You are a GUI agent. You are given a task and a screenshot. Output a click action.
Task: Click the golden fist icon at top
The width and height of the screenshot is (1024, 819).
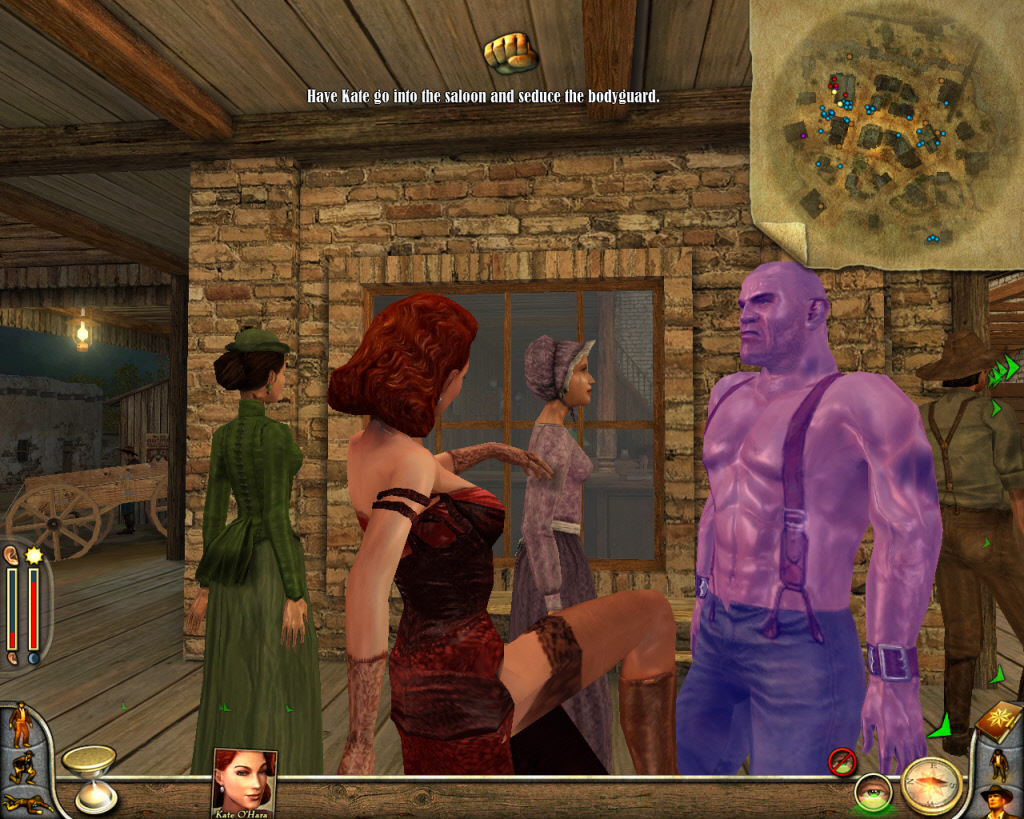click(x=509, y=52)
